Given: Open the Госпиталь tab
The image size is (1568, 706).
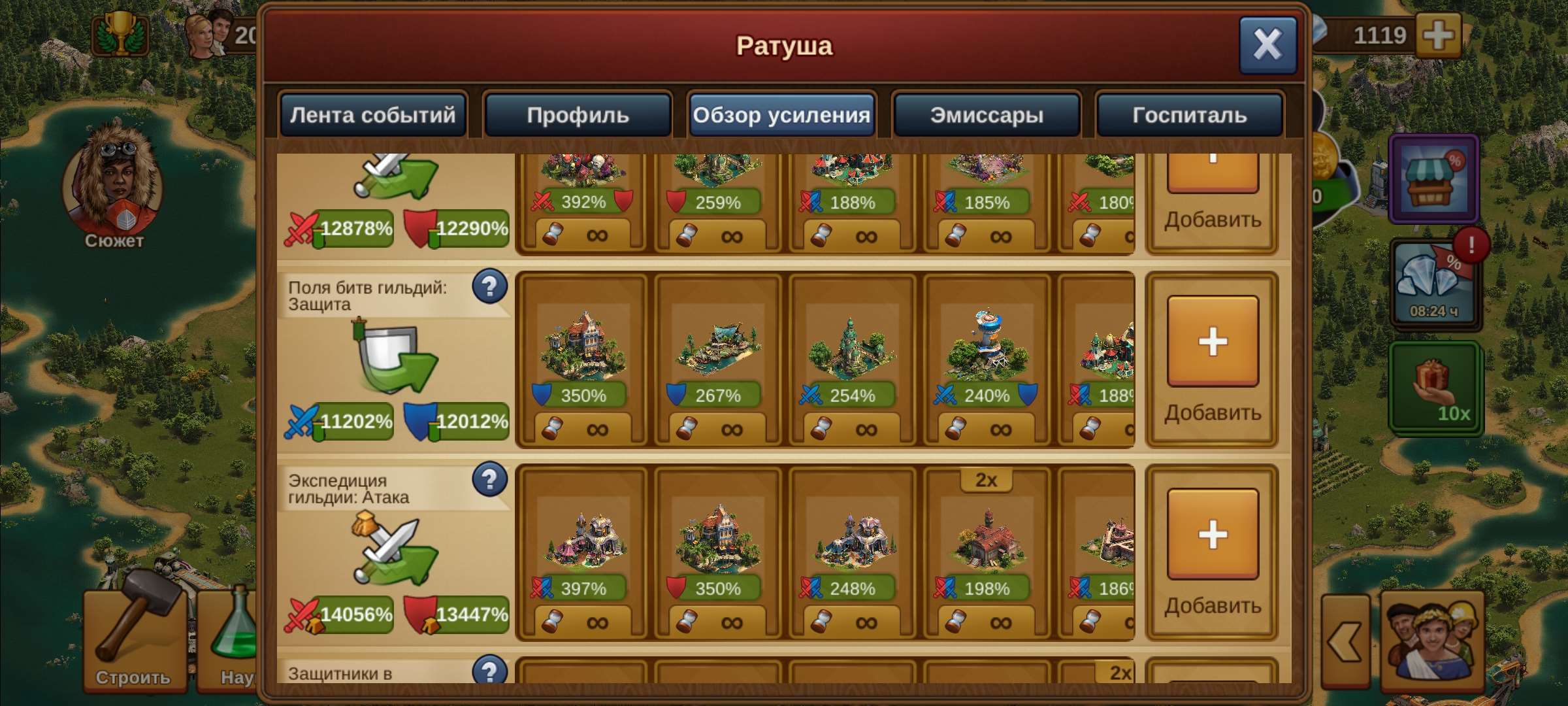Looking at the screenshot, I should (x=1190, y=115).
